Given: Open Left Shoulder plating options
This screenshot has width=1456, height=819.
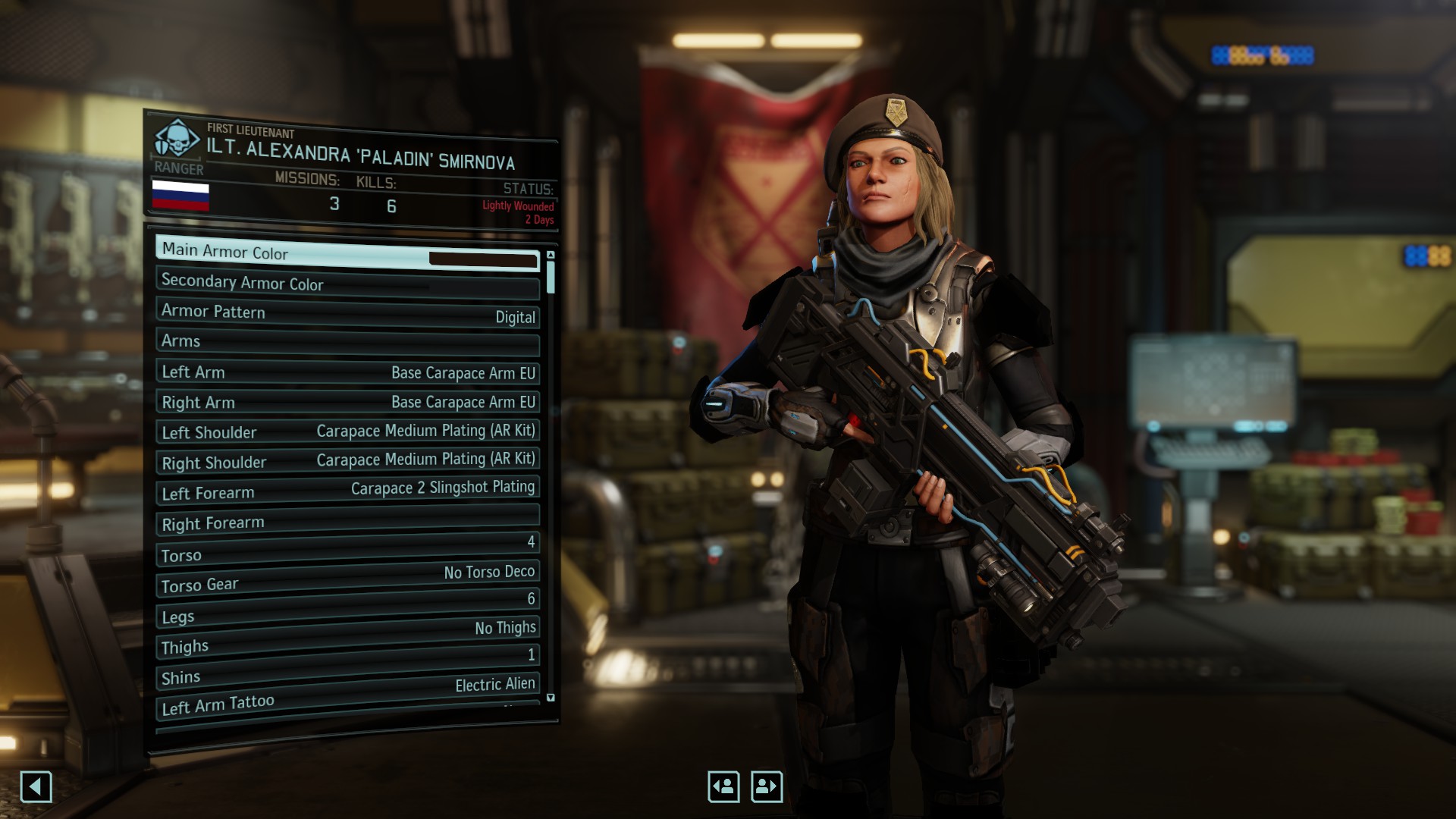Looking at the screenshot, I should pyautogui.click(x=347, y=431).
